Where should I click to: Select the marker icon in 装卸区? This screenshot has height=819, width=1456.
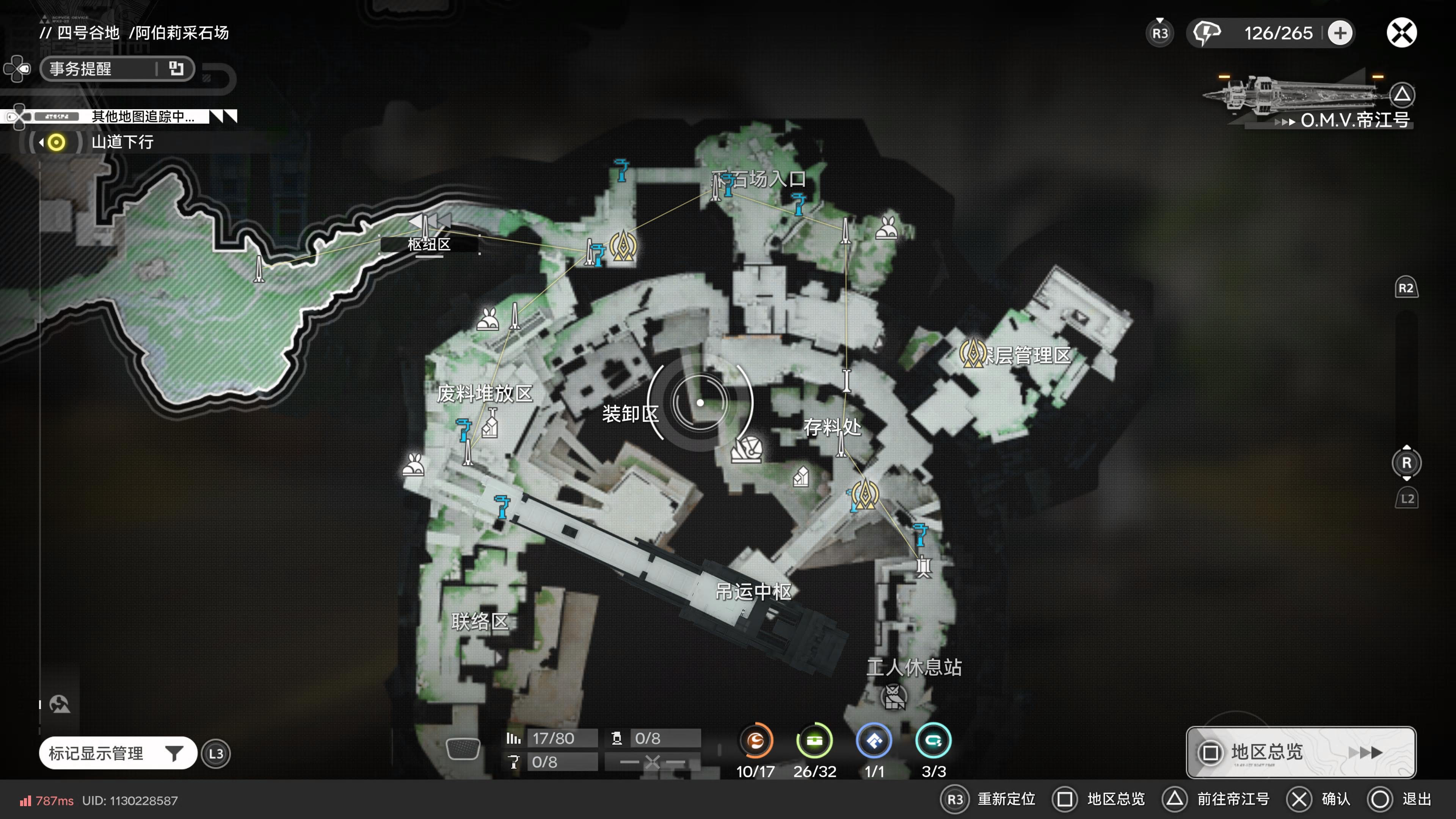click(x=747, y=450)
